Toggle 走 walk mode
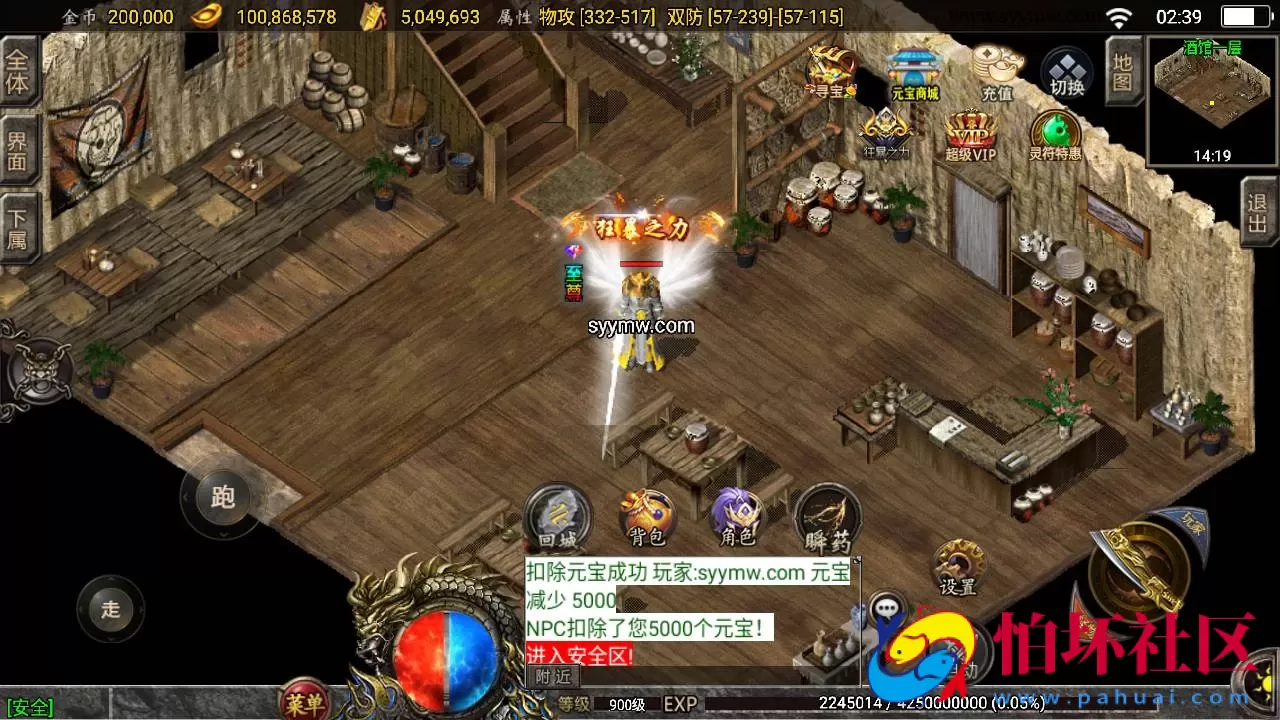The height and width of the screenshot is (720, 1280). 110,610
